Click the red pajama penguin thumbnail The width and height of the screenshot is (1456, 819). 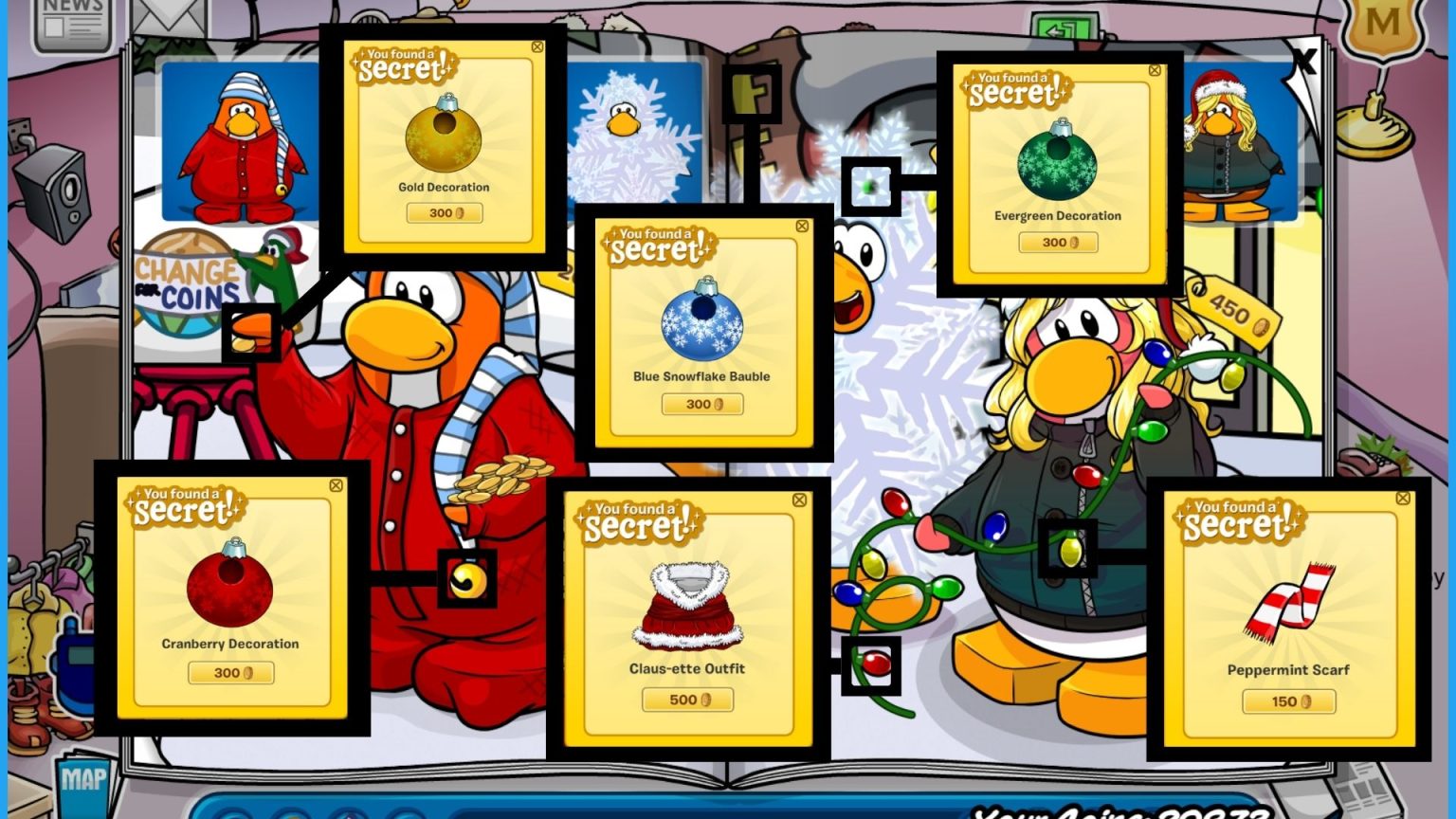tap(235, 144)
